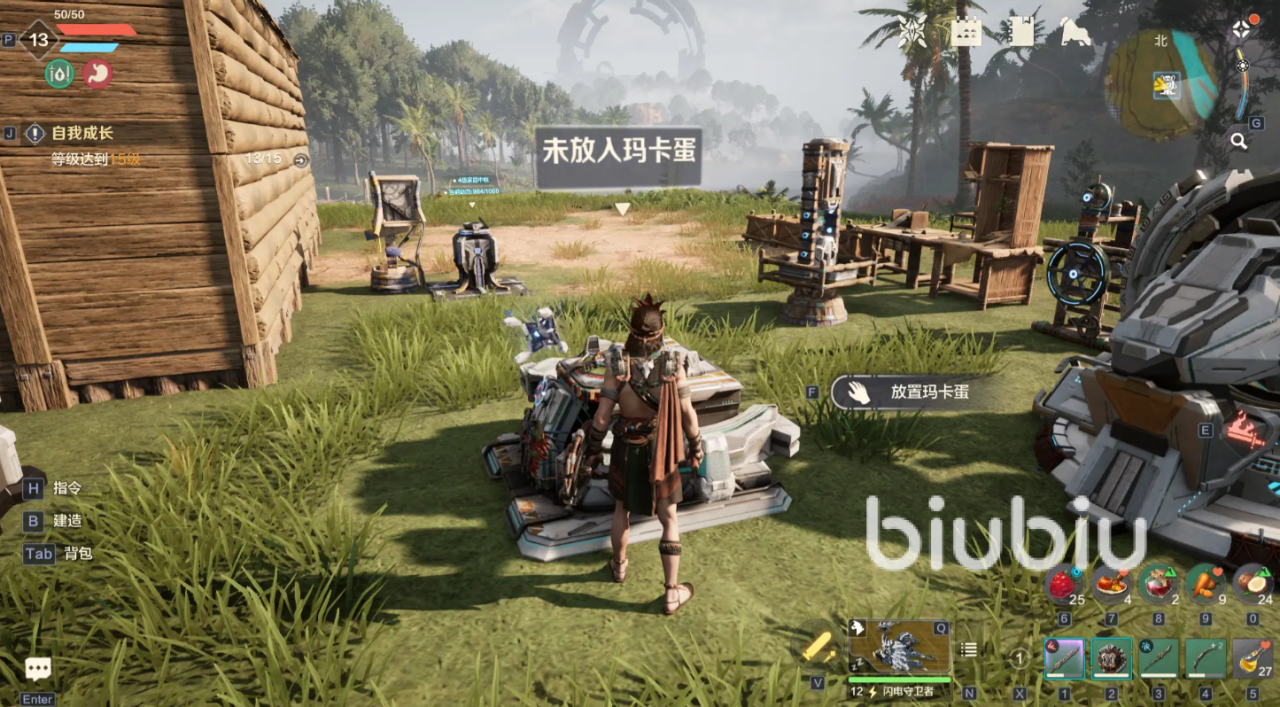
Task: Open the 指令 command menu
Action: pos(67,488)
